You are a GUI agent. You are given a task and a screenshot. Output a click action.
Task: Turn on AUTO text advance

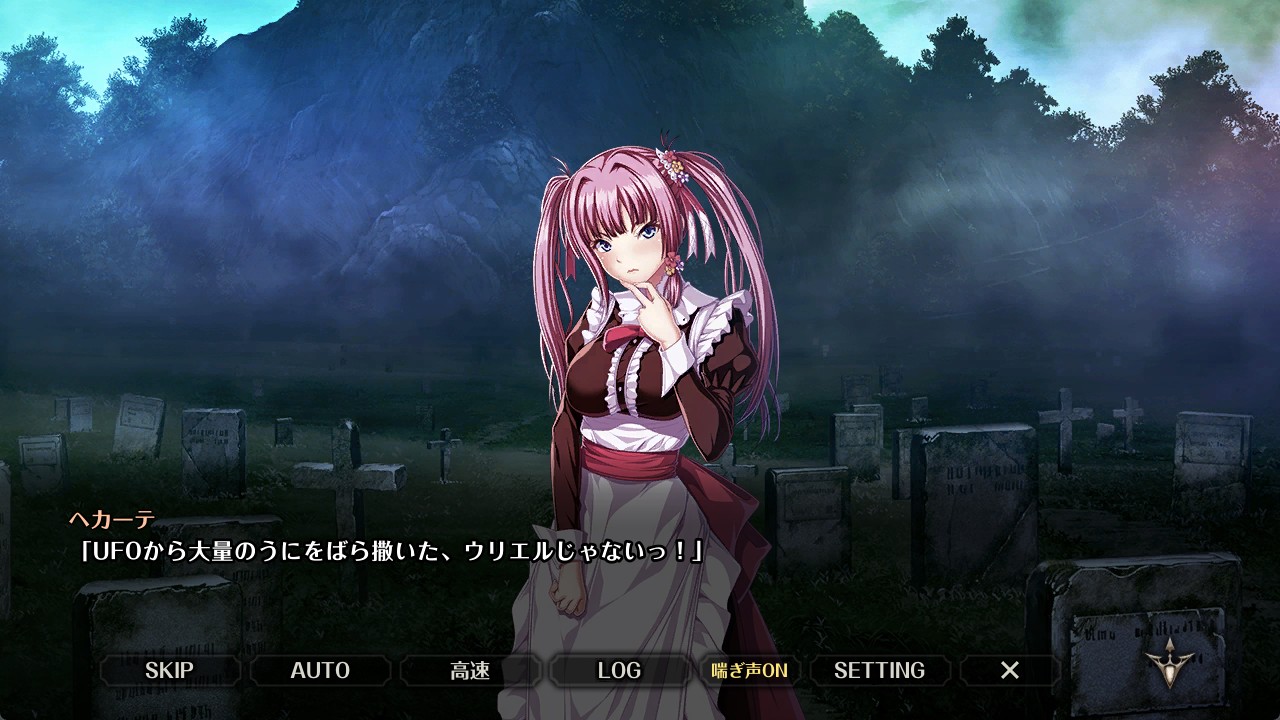pyautogui.click(x=320, y=670)
